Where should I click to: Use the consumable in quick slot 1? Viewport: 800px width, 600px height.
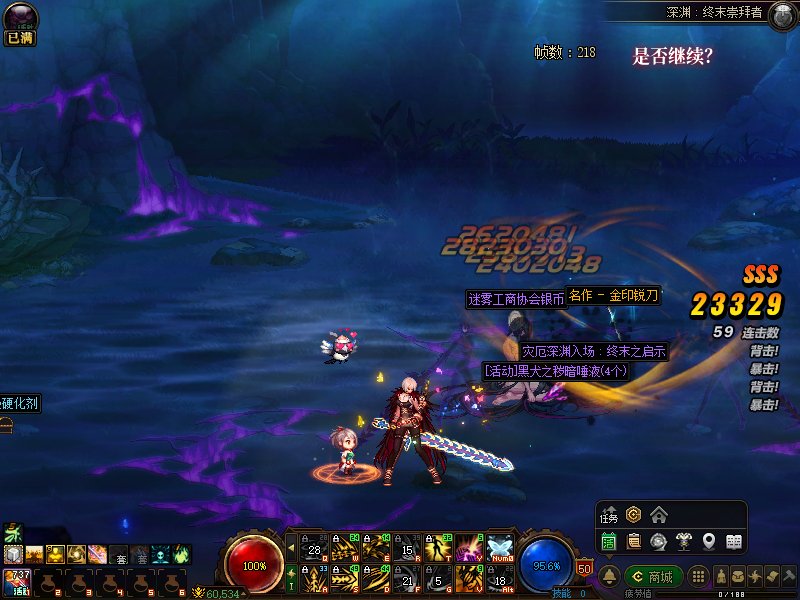[x=16, y=580]
